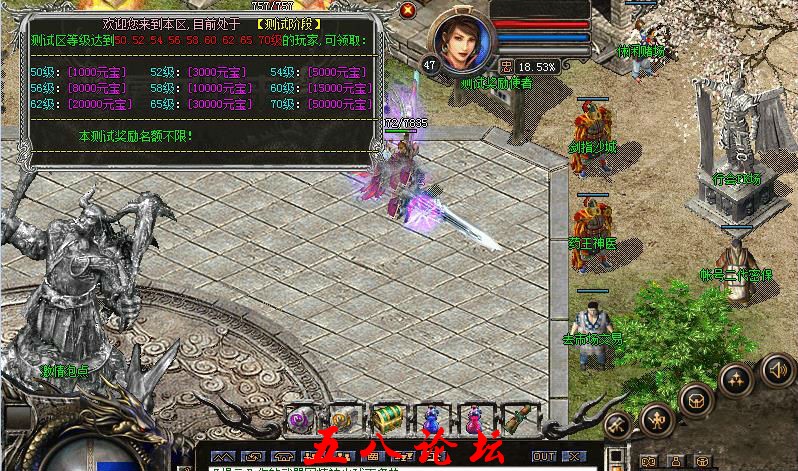The height and width of the screenshot is (471, 798).
Task: Click the character portrait in the dialog
Action: click(462, 40)
